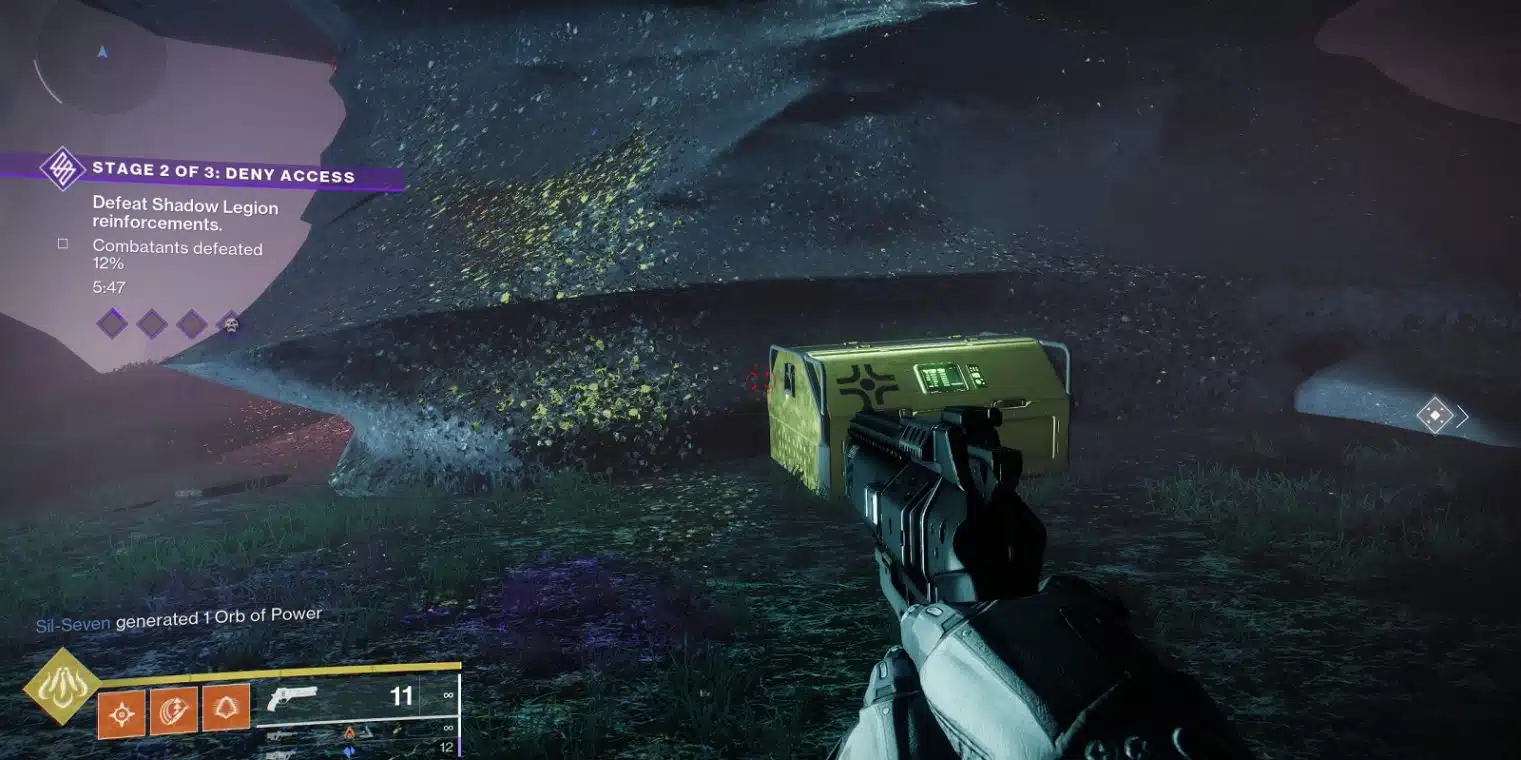Select the equipped hand cannon weapon slot
Screen dimensions: 1521x760
tap(355, 698)
